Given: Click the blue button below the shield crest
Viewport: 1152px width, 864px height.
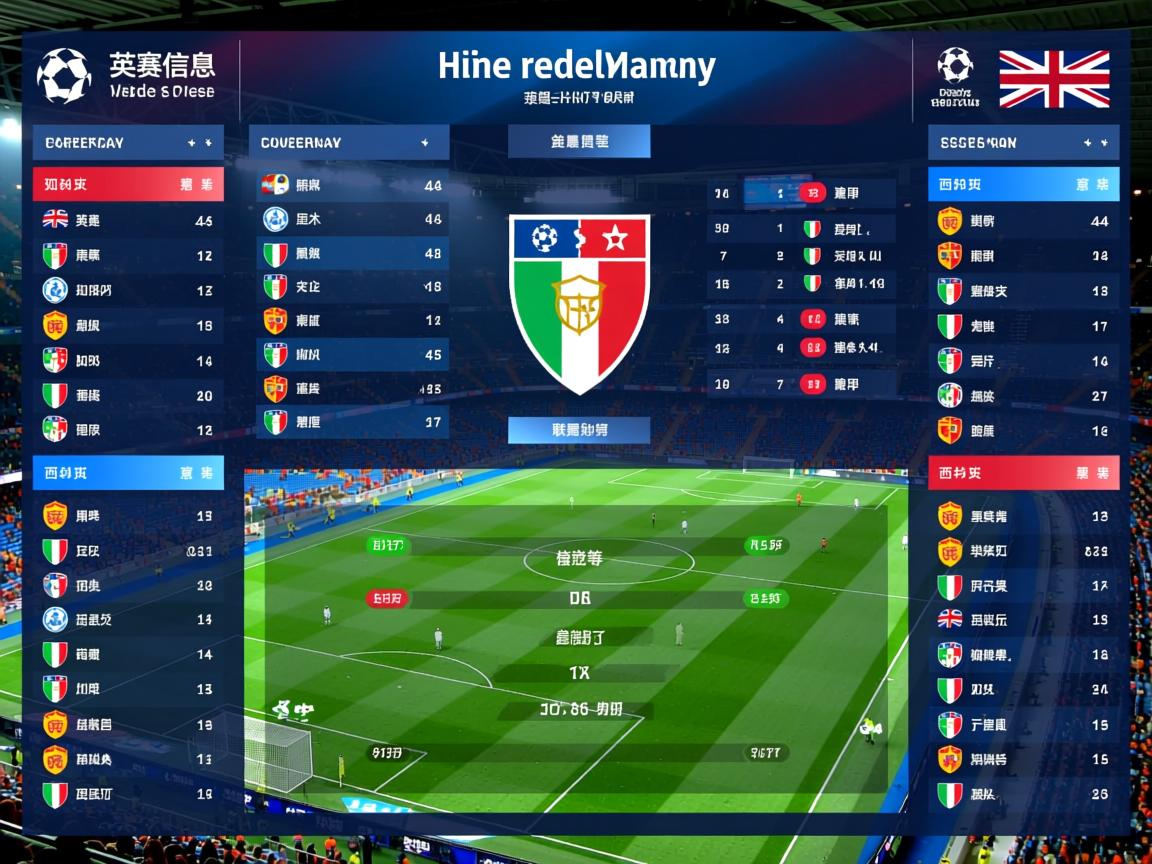Looking at the screenshot, I should (579, 430).
